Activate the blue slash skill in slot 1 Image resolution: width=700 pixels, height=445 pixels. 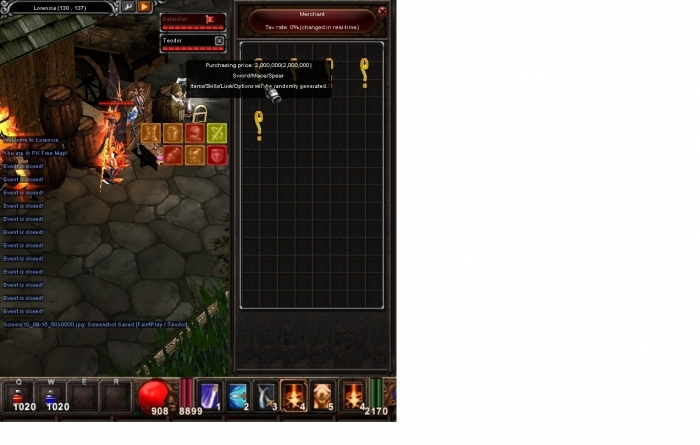[210, 395]
